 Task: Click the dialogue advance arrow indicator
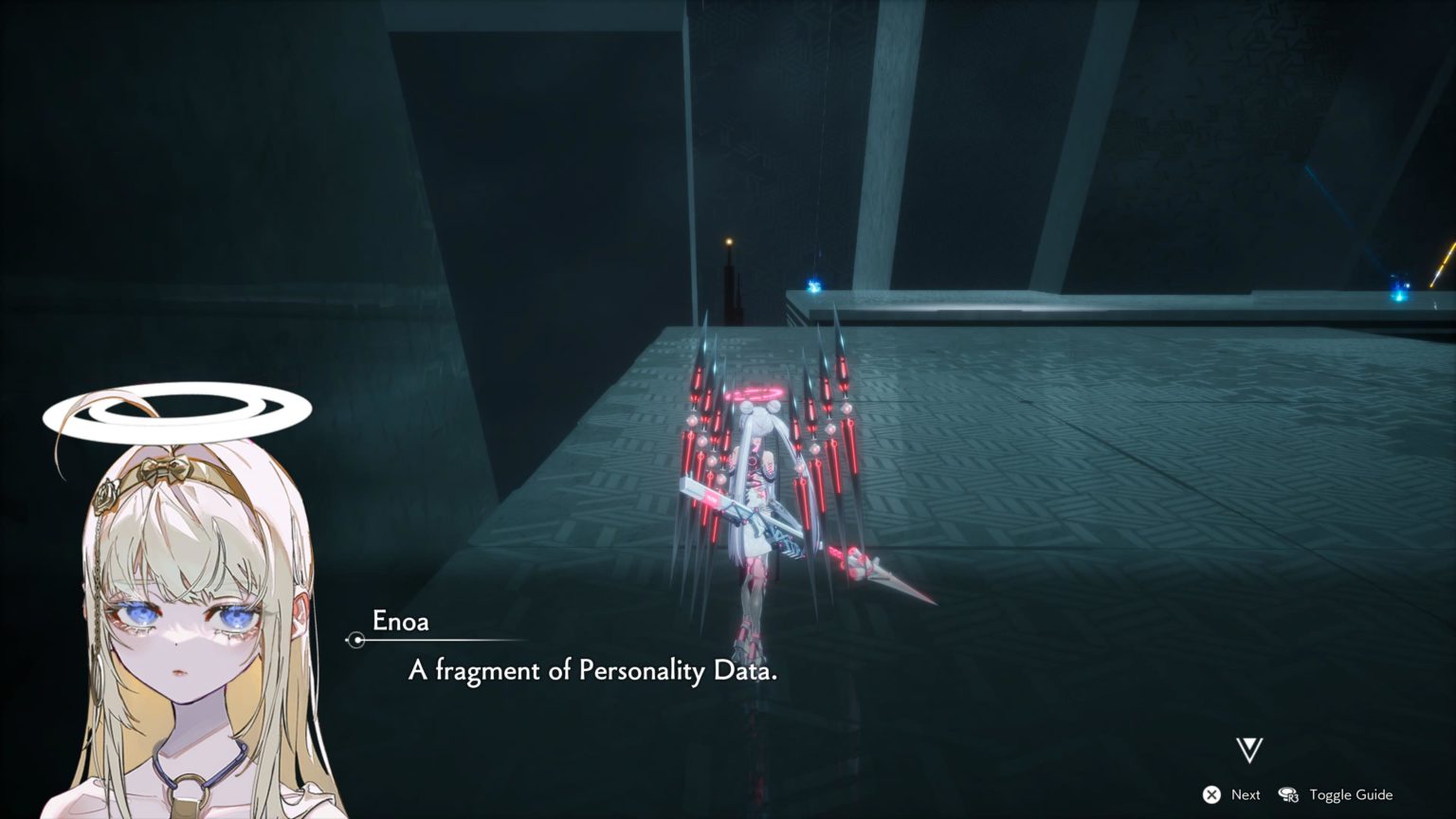[1249, 750]
